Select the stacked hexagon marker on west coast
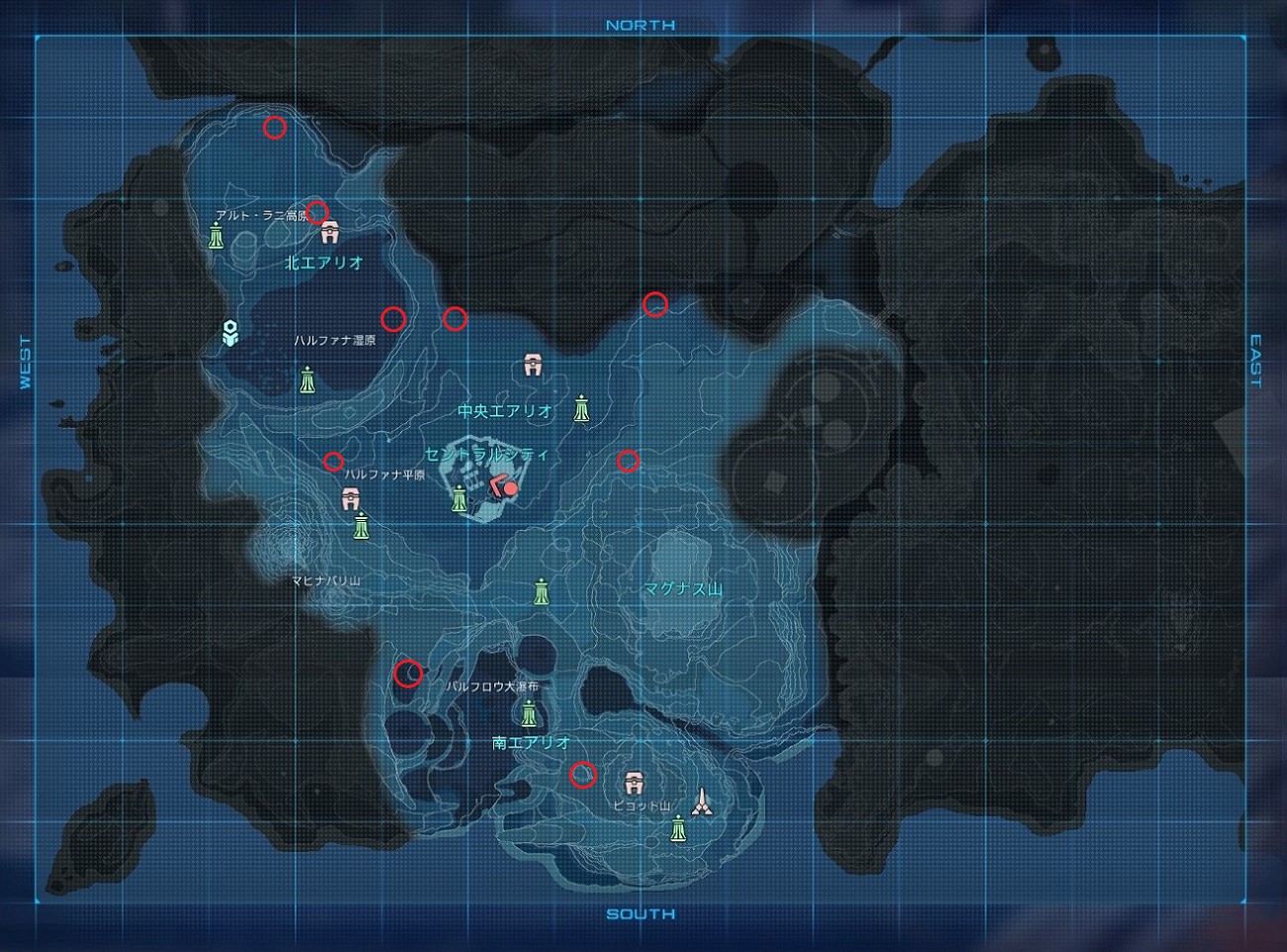 [x=229, y=334]
